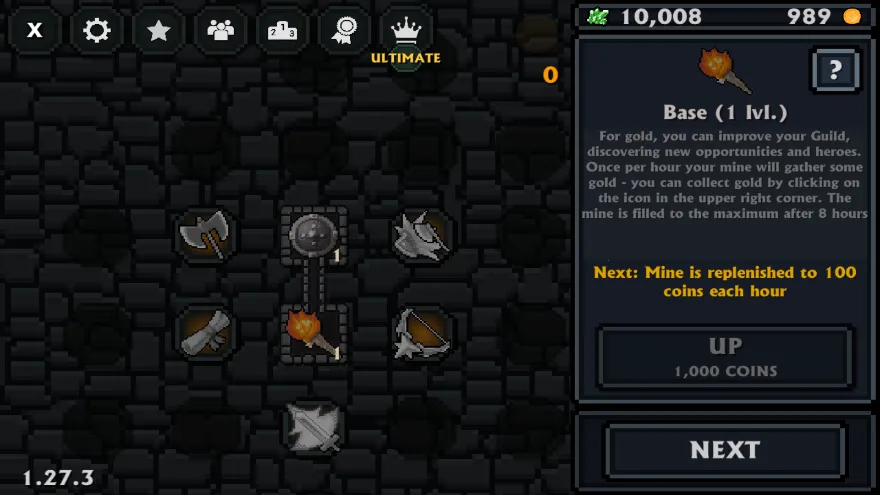Close the guild screen with X

click(35, 30)
